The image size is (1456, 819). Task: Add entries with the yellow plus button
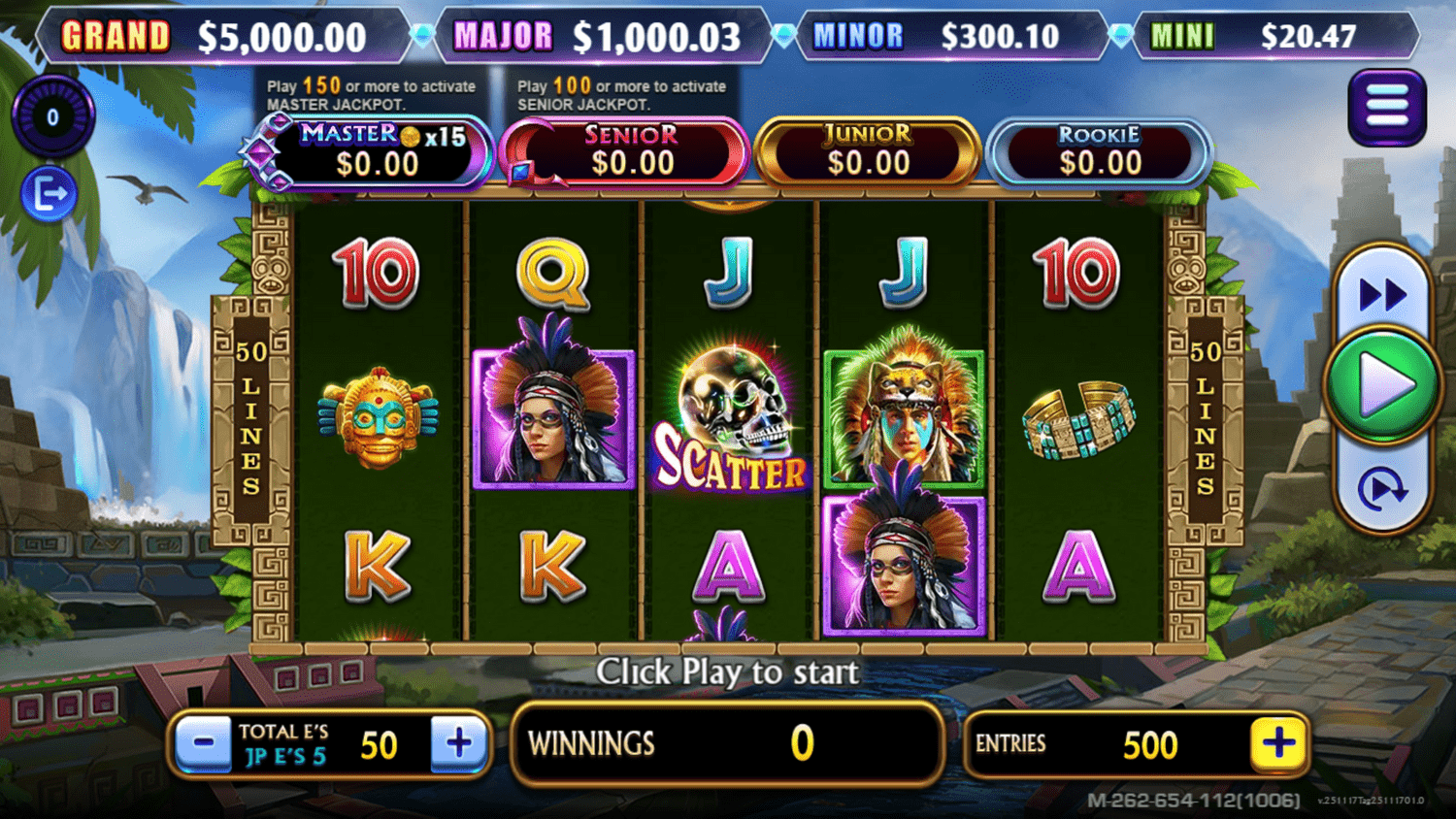click(1278, 744)
